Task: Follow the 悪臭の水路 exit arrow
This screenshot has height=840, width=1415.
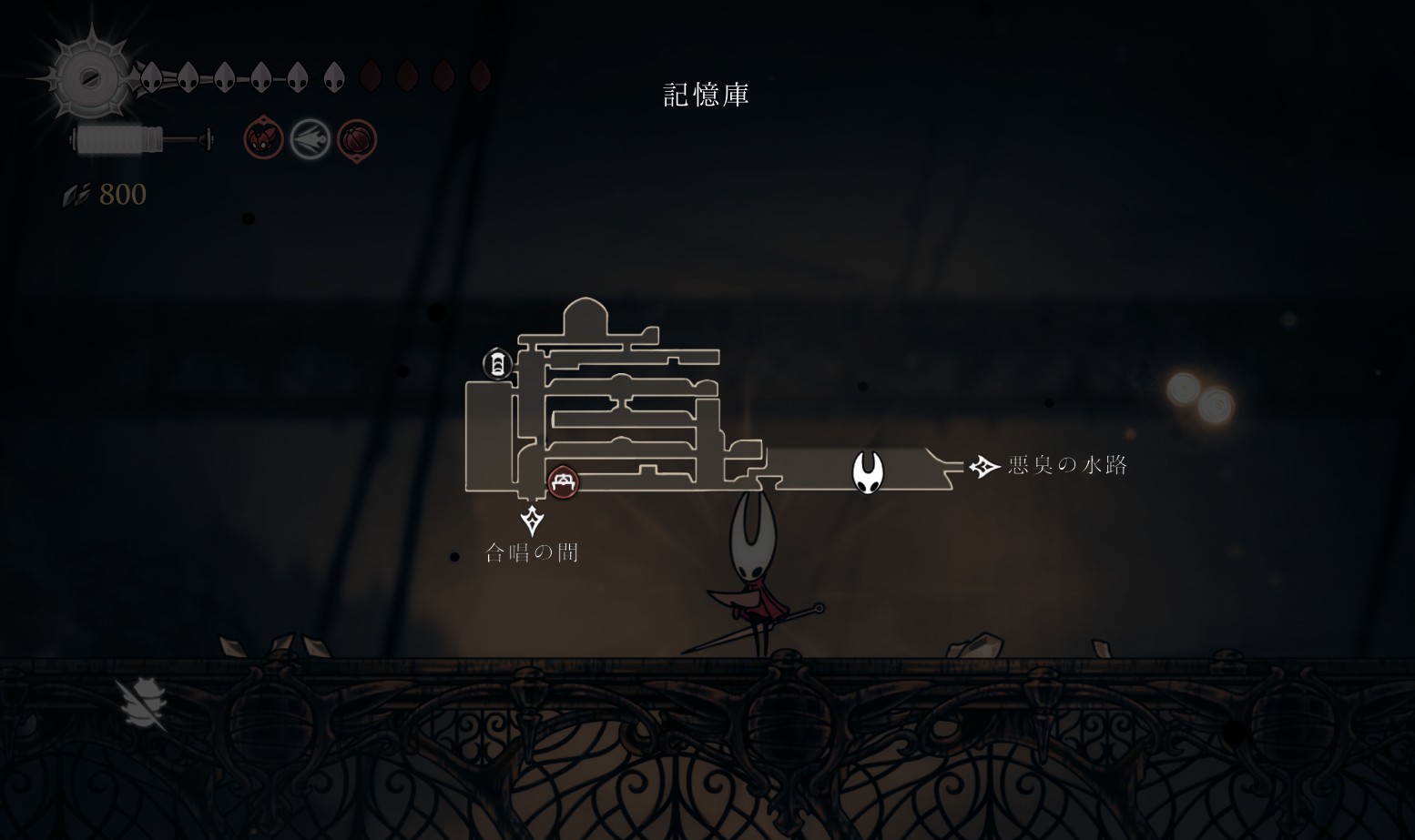Action: (x=984, y=467)
